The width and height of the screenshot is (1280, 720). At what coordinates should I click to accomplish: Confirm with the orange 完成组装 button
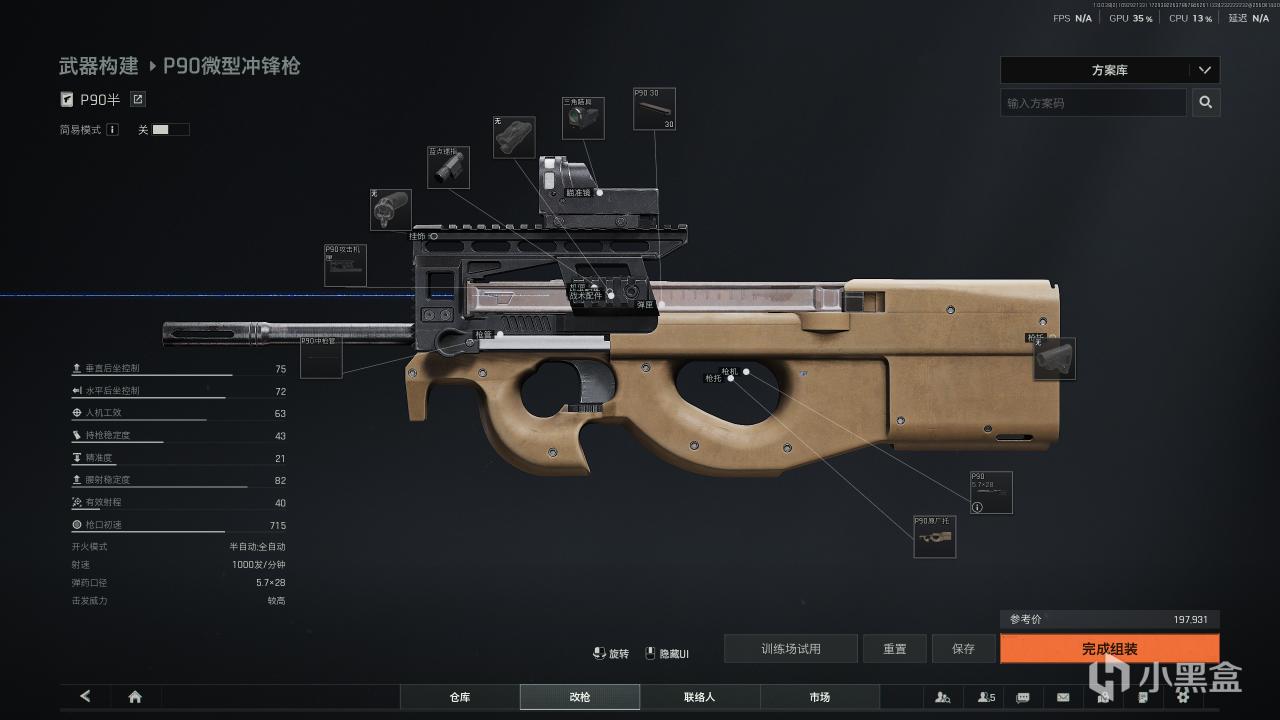(1109, 649)
